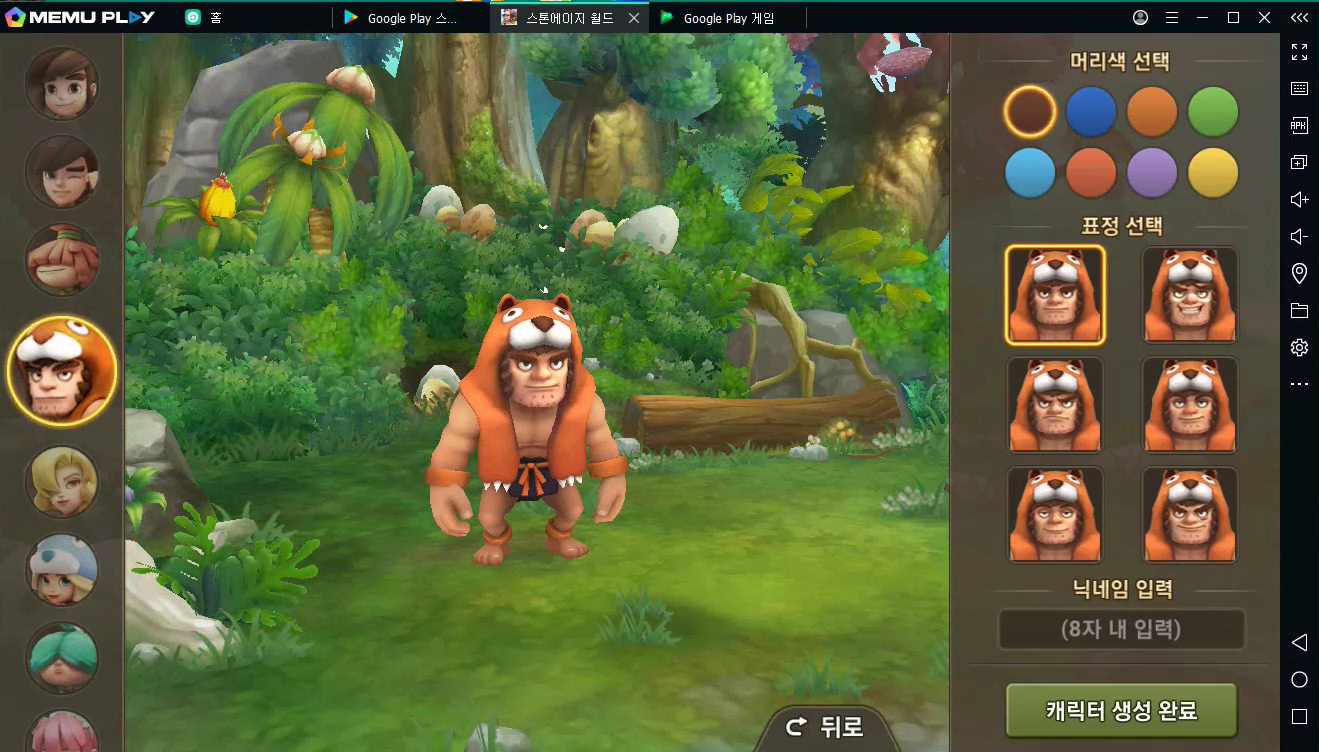Choose the purple hair color swatch
This screenshot has width=1319, height=752.
(x=1152, y=173)
